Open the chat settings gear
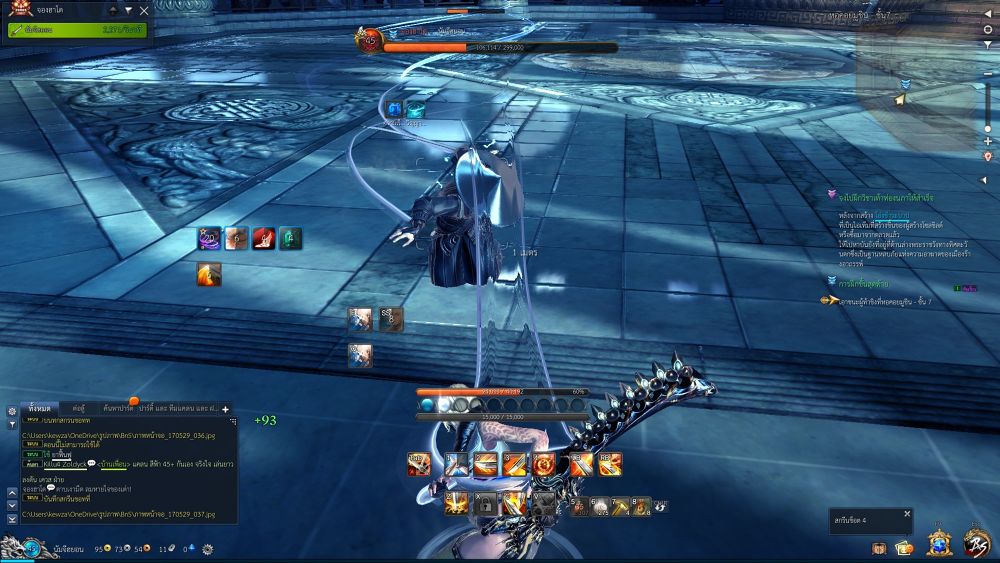 click(x=11, y=410)
